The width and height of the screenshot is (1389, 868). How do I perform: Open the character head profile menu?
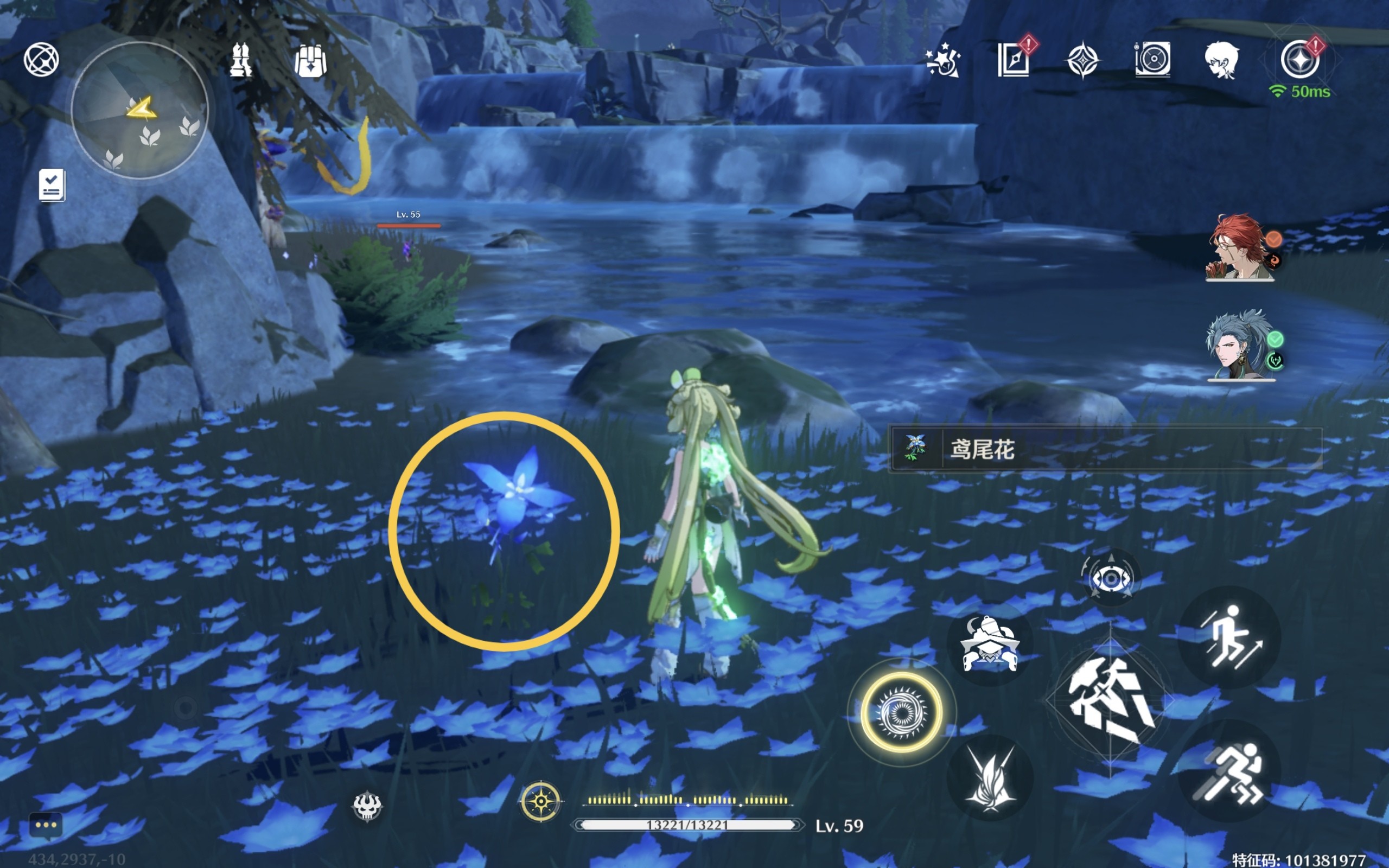[x=1221, y=60]
